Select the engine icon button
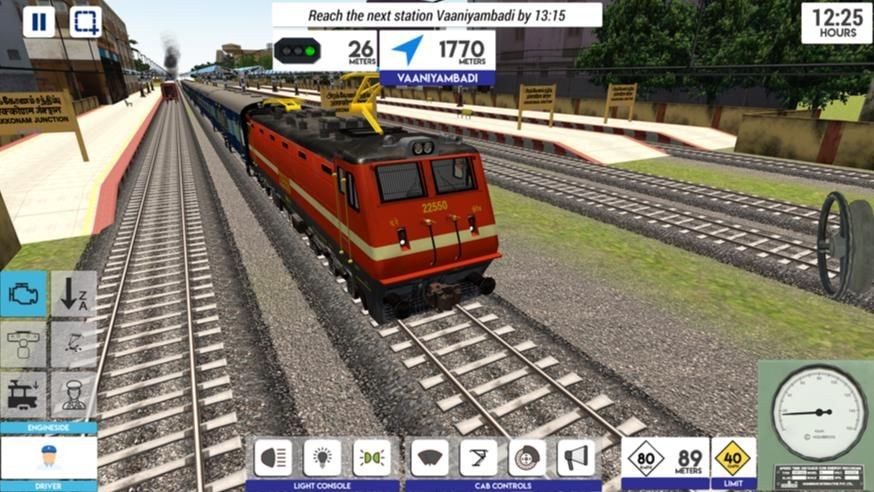The height and width of the screenshot is (492, 874). pyautogui.click(x=23, y=294)
